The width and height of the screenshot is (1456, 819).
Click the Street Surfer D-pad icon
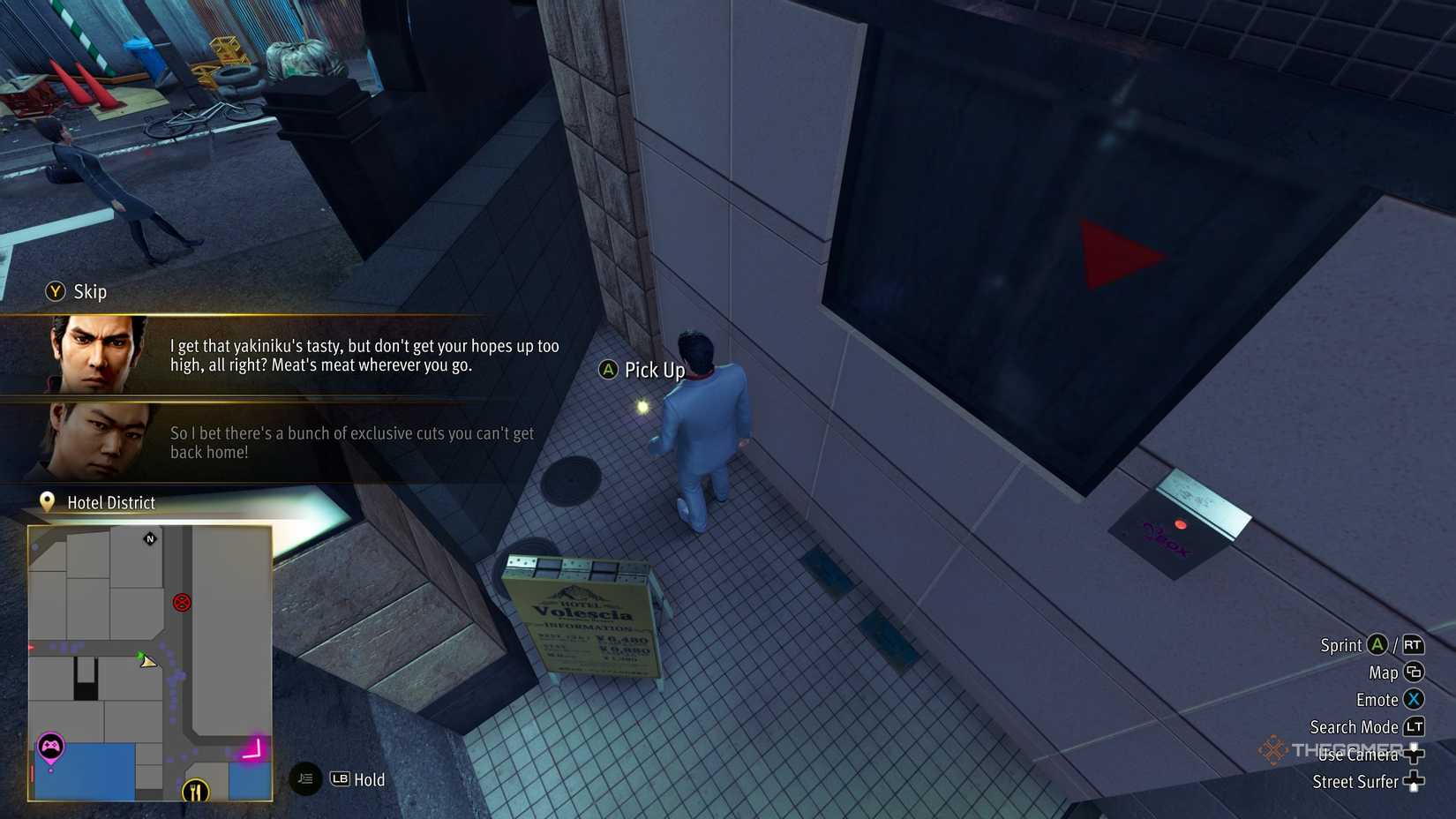(x=1414, y=782)
